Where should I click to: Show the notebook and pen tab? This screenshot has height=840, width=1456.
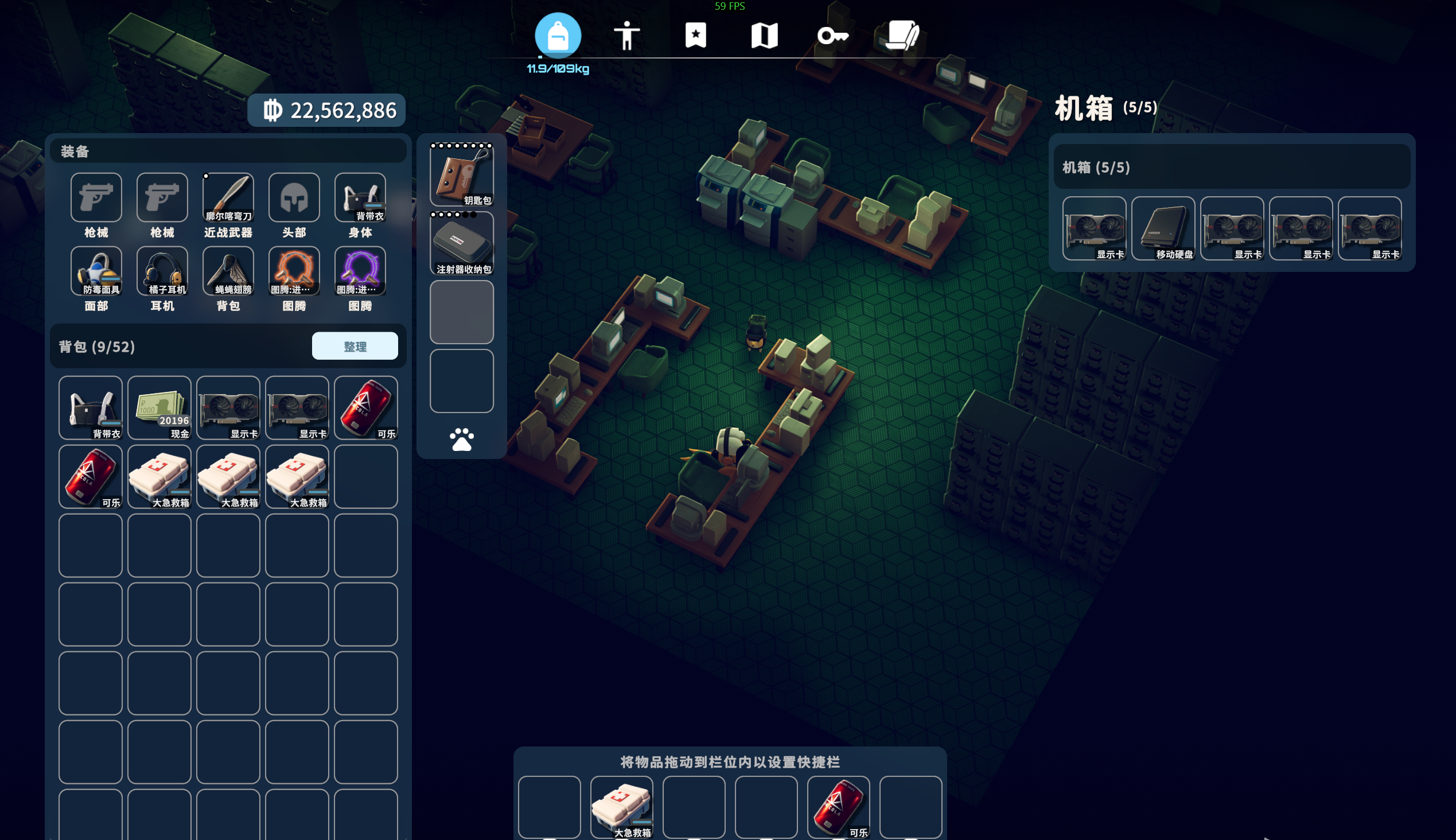point(902,36)
